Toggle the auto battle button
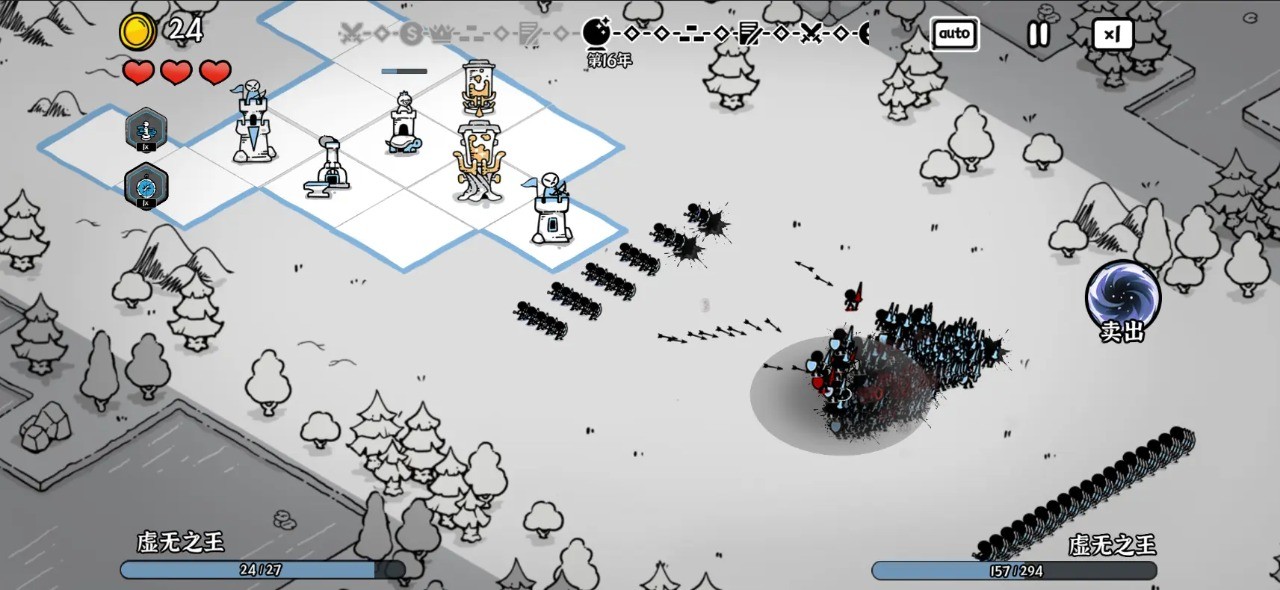The height and width of the screenshot is (590, 1280). (954, 34)
